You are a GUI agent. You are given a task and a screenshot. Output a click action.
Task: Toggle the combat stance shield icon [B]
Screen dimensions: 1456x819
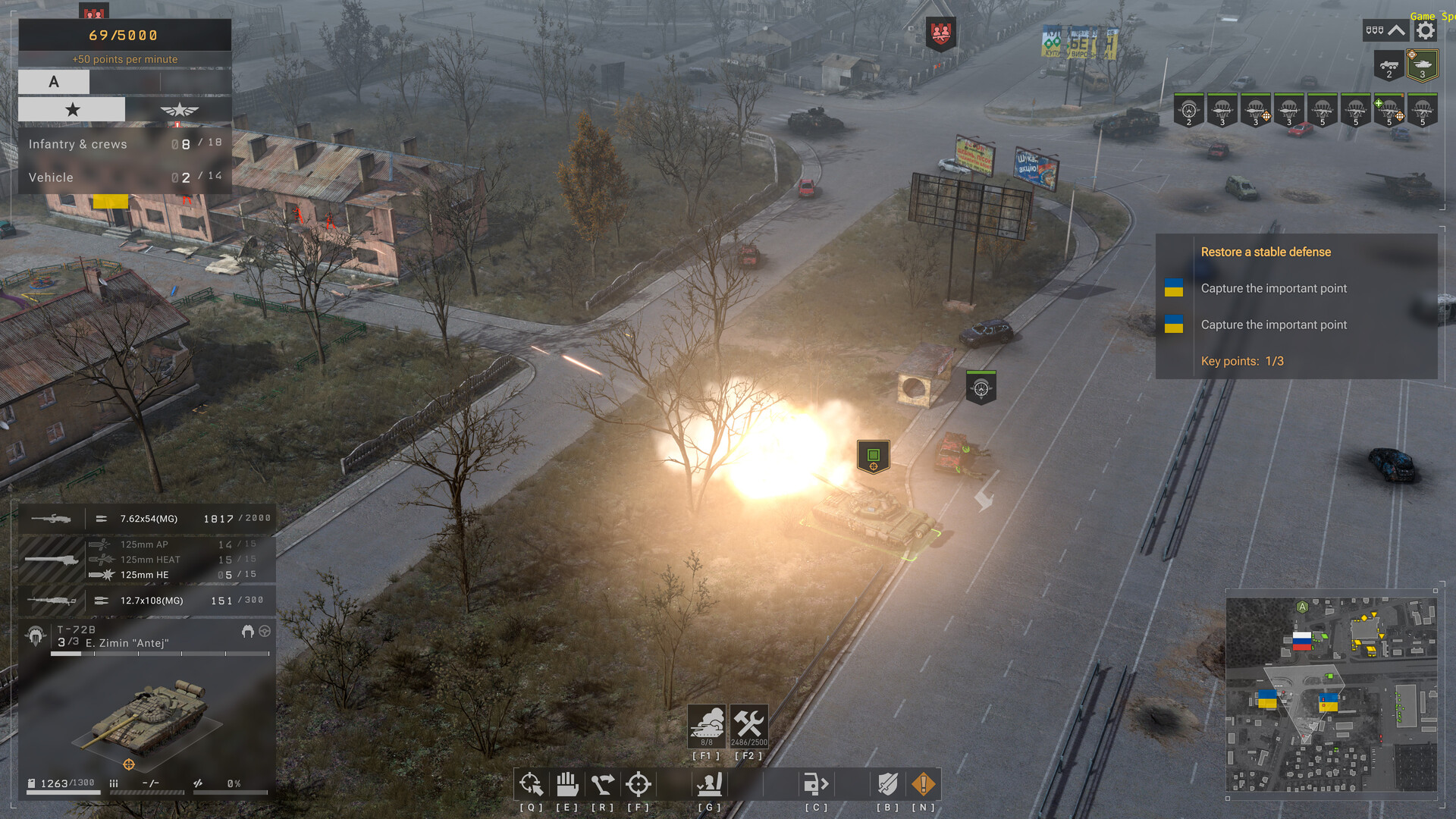887,784
